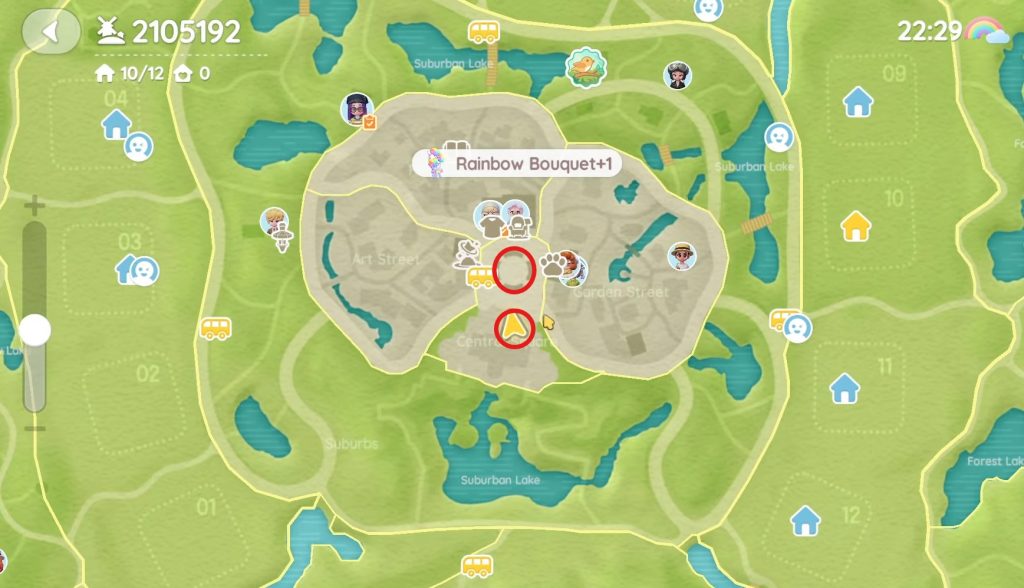Click the paw print marker in the town center
The image size is (1024, 588).
click(x=553, y=264)
